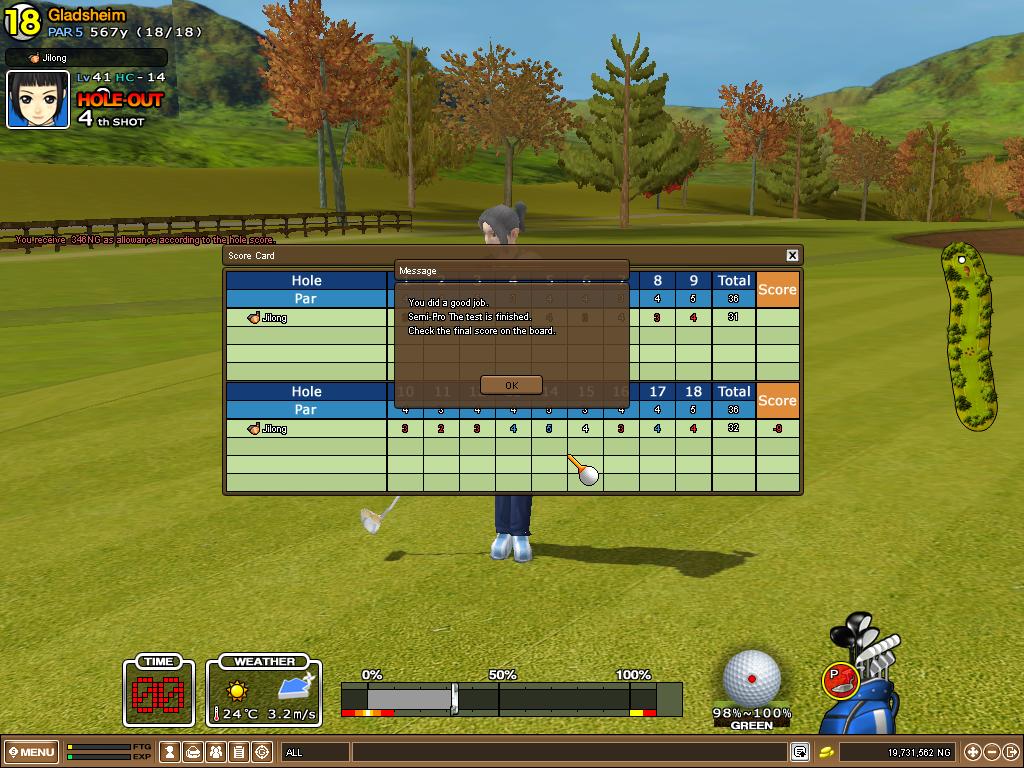The height and width of the screenshot is (768, 1024).
Task: Open the clipboard list icon
Action: coord(239,752)
